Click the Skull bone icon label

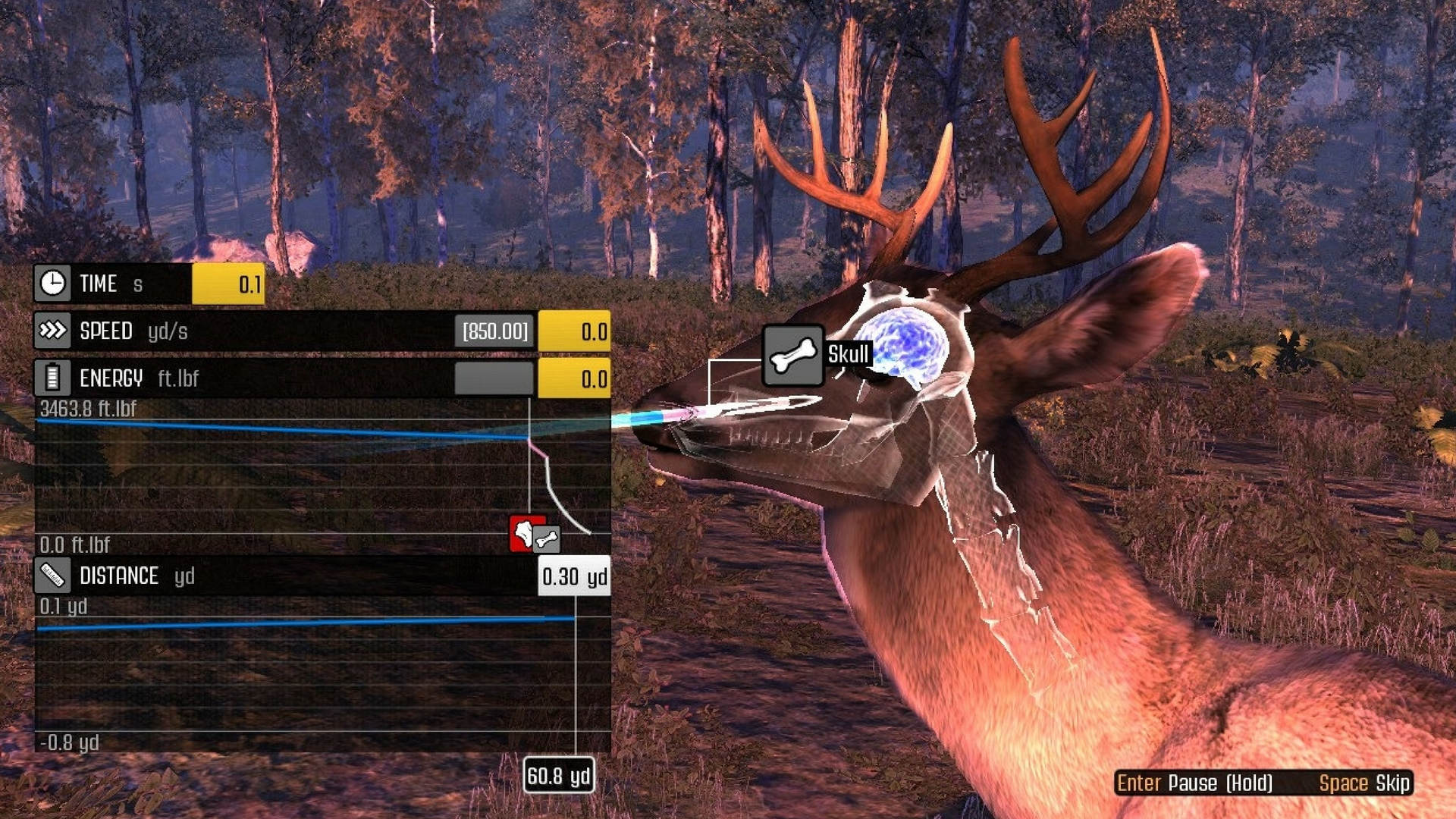point(792,356)
